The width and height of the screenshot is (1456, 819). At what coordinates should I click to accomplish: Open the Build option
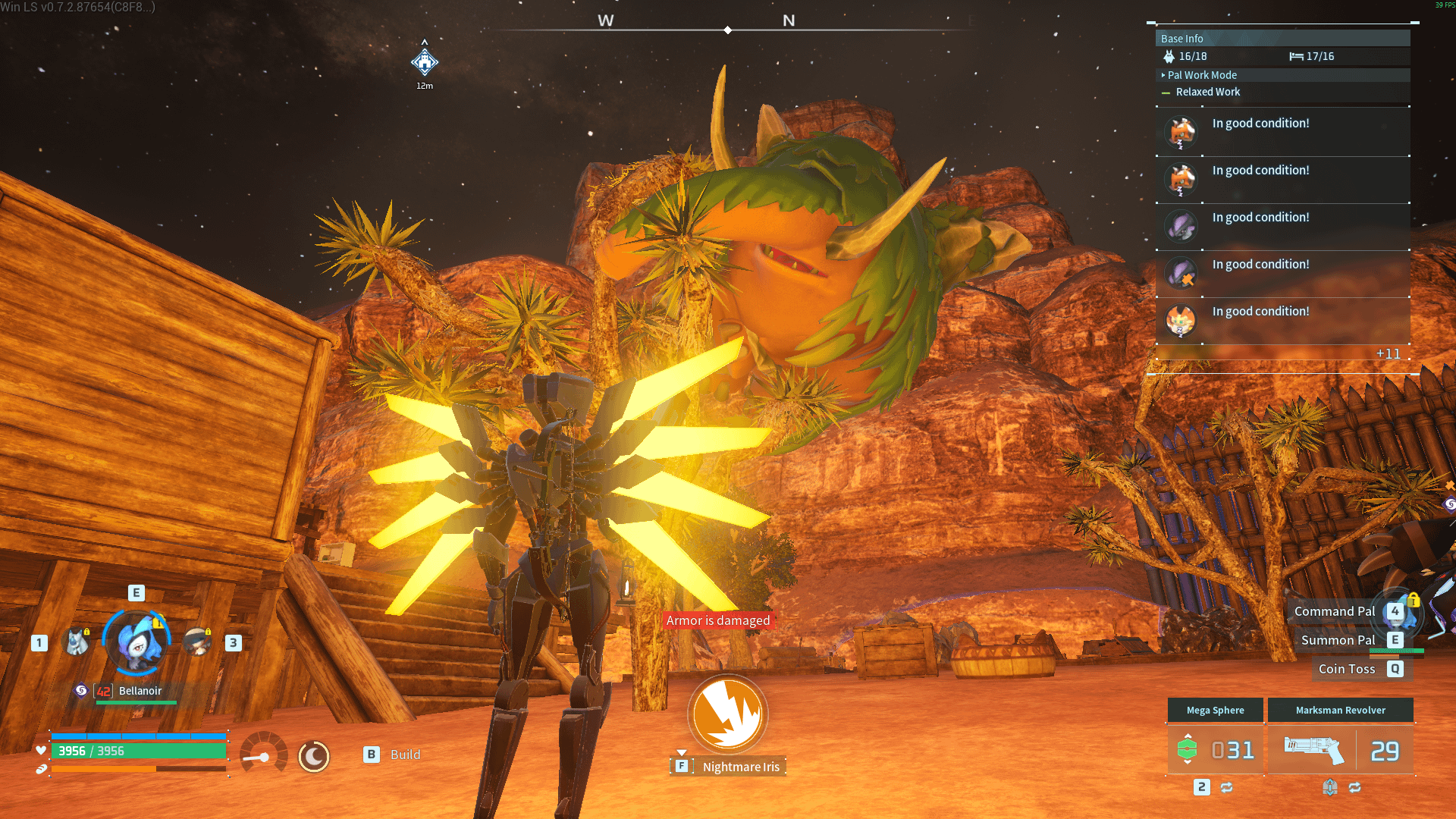click(404, 755)
